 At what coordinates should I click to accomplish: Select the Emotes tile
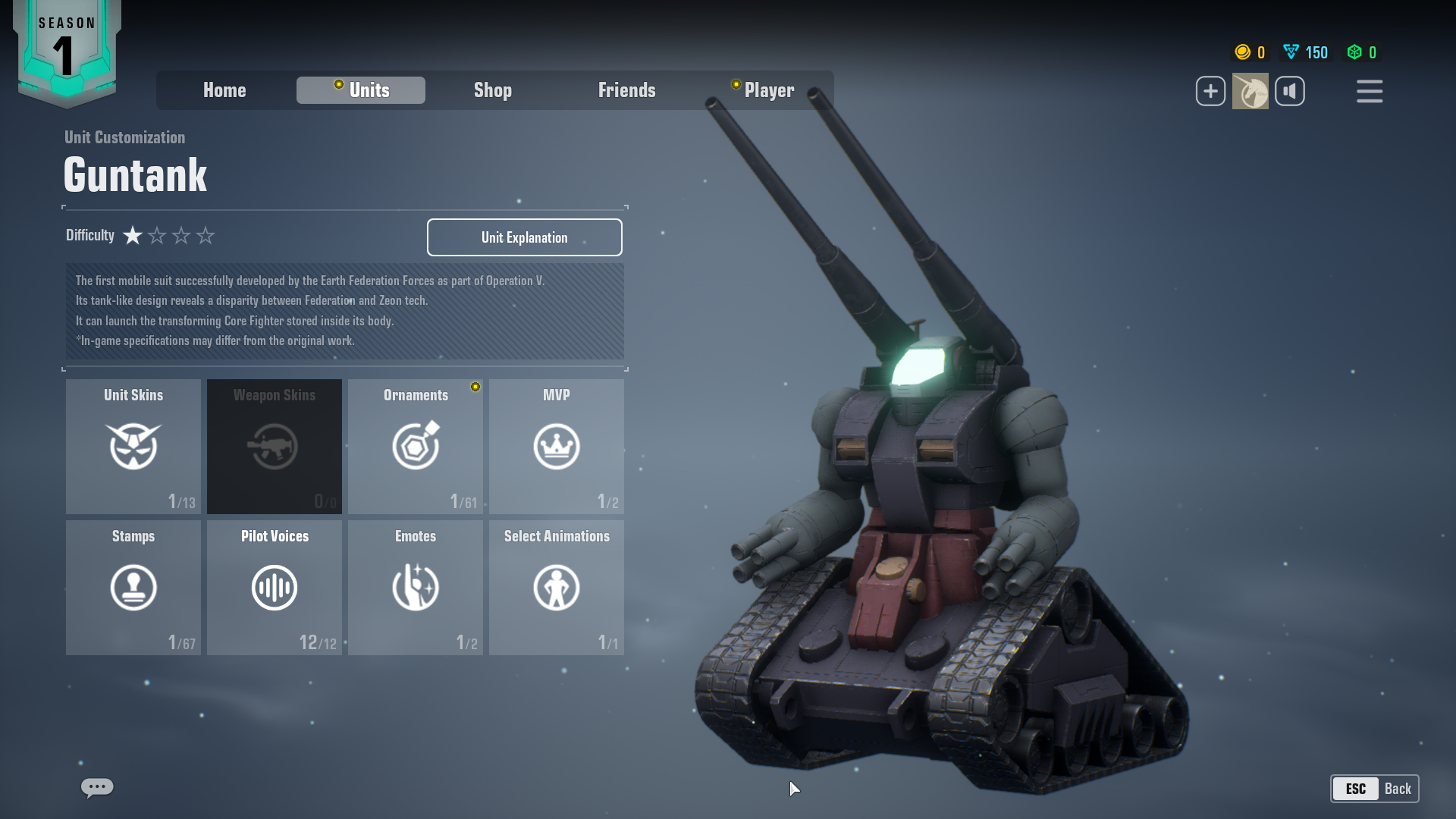pos(416,587)
